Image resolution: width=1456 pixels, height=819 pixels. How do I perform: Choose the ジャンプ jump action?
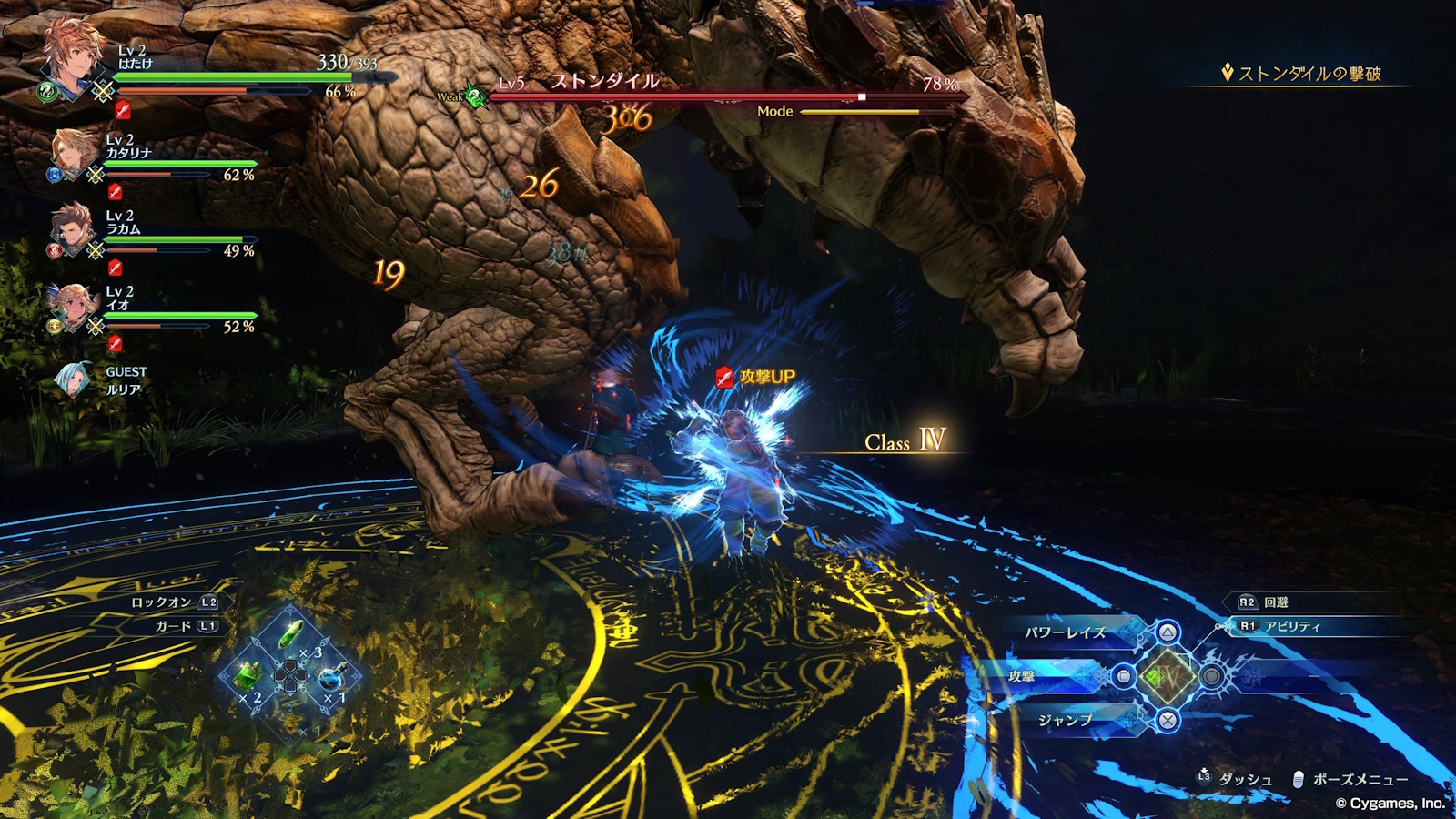coord(1066,720)
